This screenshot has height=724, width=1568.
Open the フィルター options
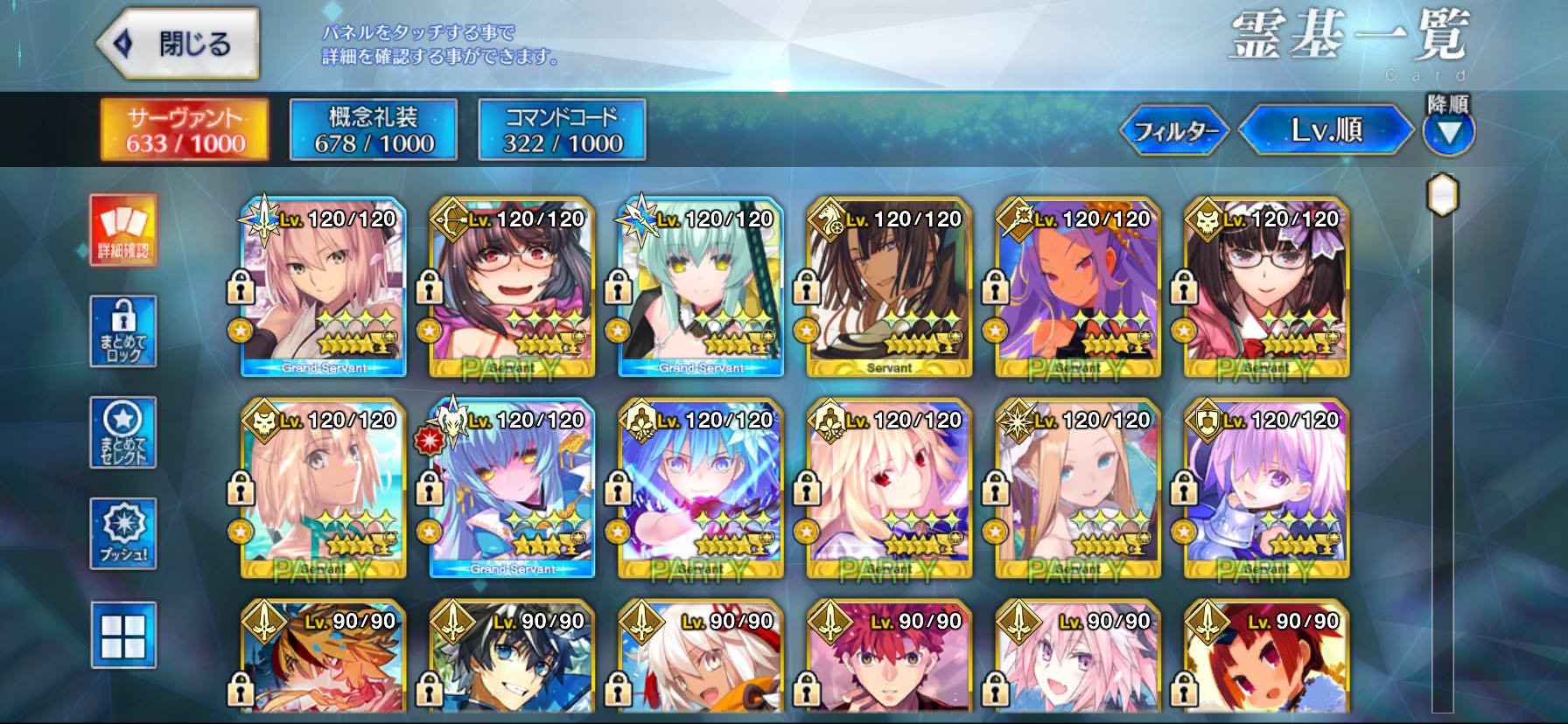pyautogui.click(x=1175, y=131)
